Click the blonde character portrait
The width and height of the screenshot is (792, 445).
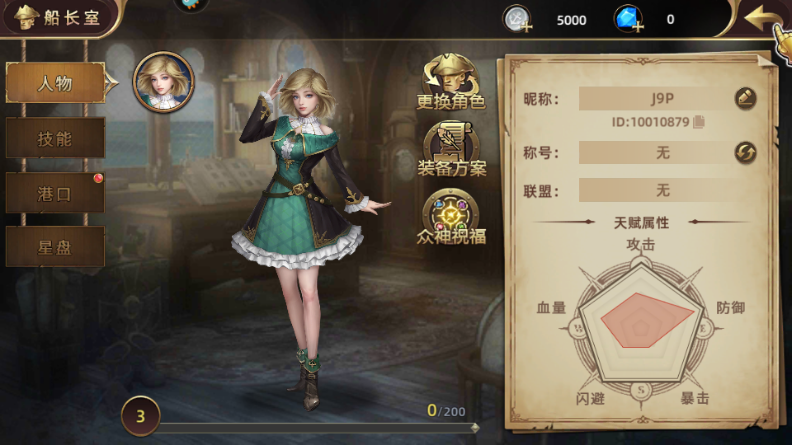(x=164, y=82)
